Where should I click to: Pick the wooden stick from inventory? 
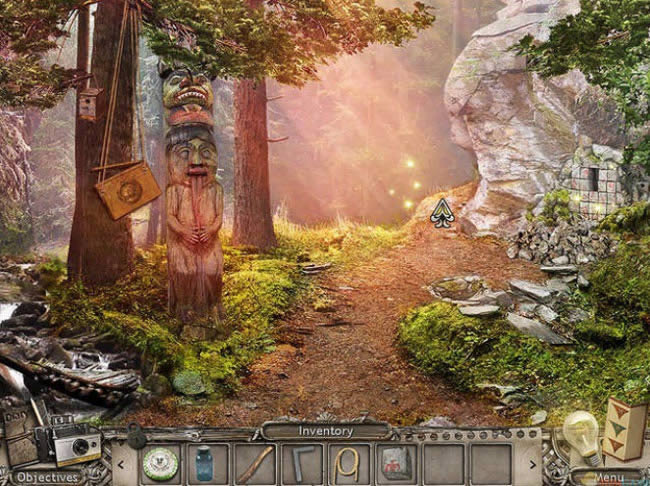click(254, 463)
